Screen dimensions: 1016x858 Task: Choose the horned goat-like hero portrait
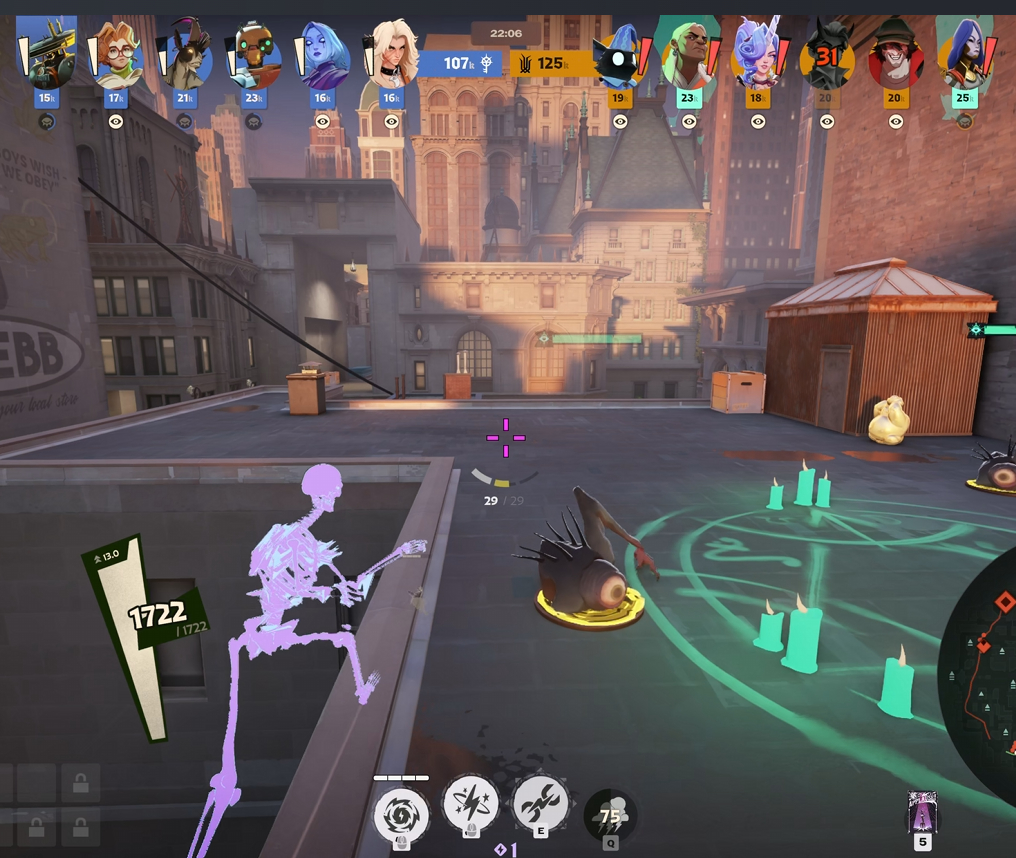tap(185, 56)
